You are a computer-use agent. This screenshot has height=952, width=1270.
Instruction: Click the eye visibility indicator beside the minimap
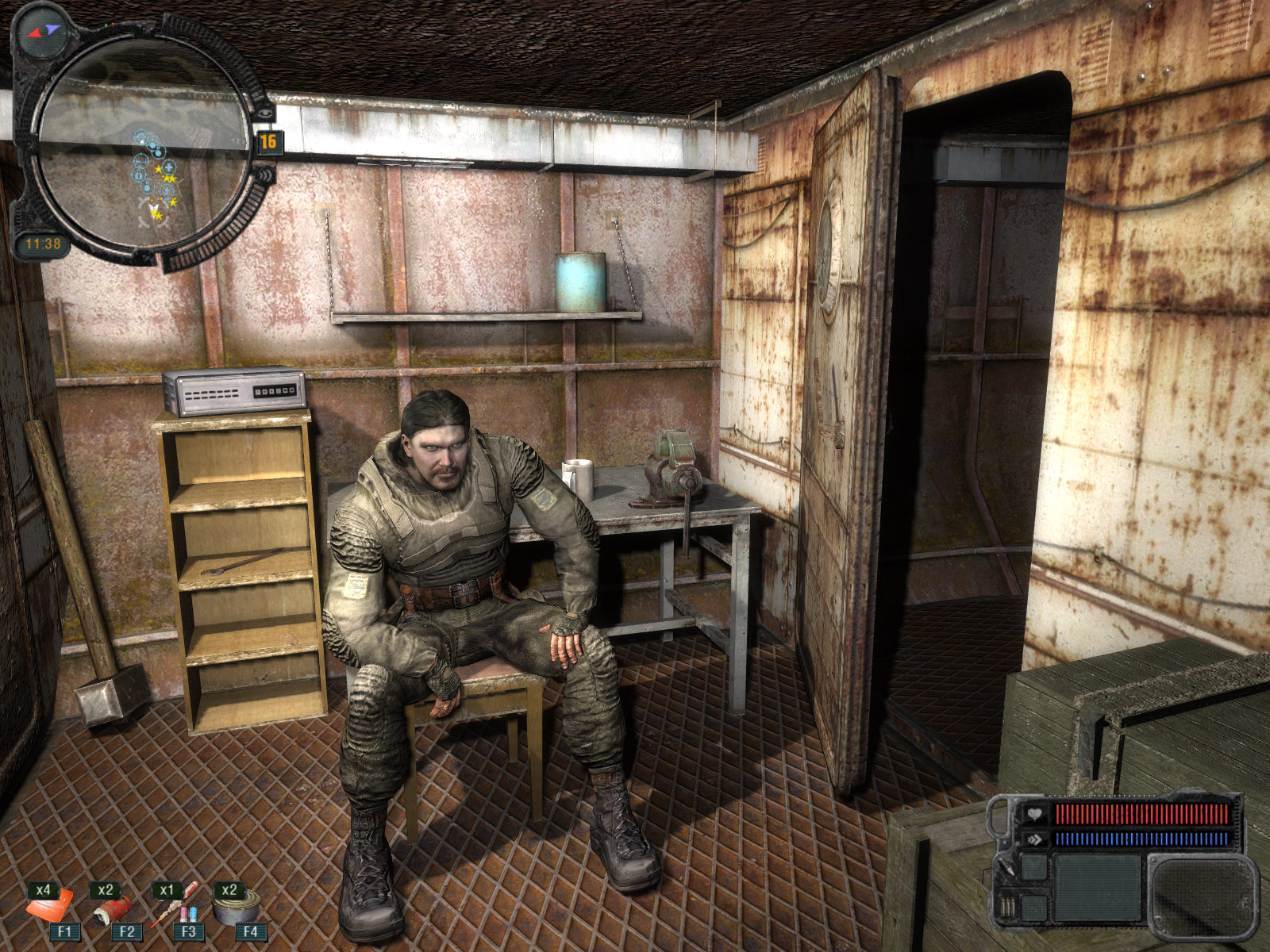(x=262, y=113)
